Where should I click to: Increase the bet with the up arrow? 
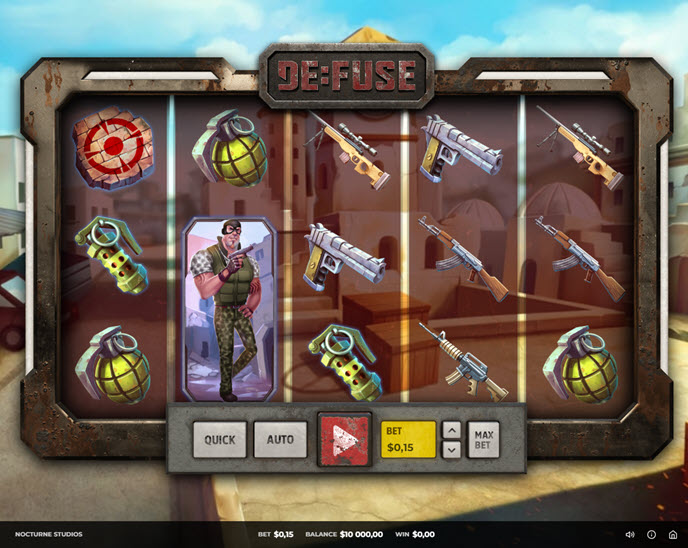pyautogui.click(x=451, y=430)
